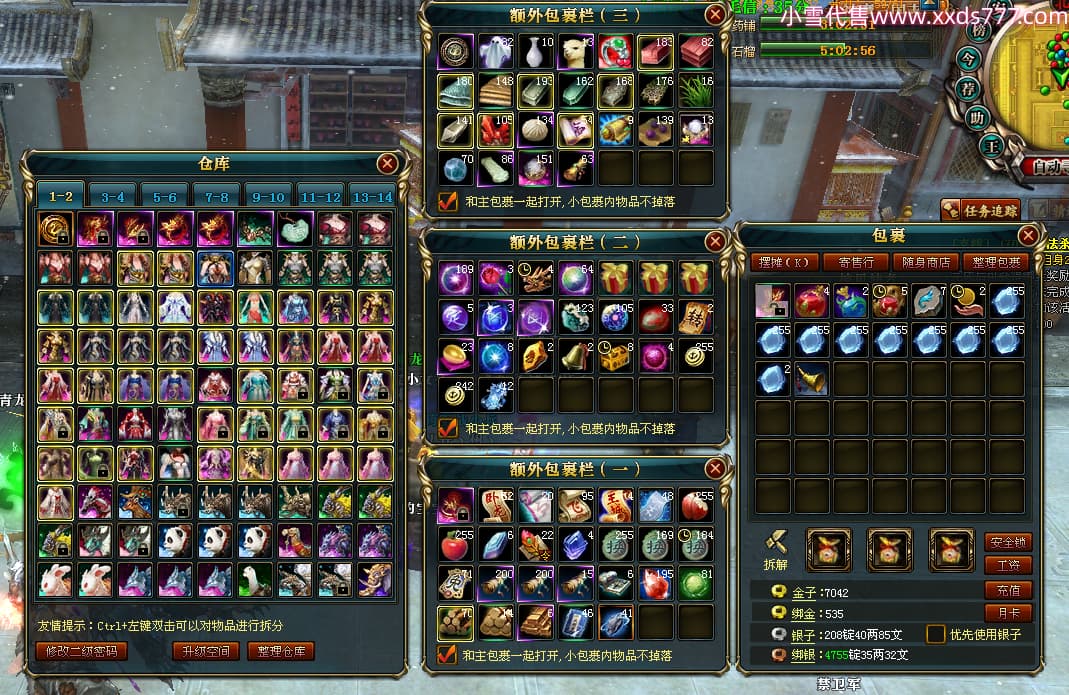Toggle the 优先使用银子 checkbox
This screenshot has width=1069, height=695.
[x=935, y=634]
